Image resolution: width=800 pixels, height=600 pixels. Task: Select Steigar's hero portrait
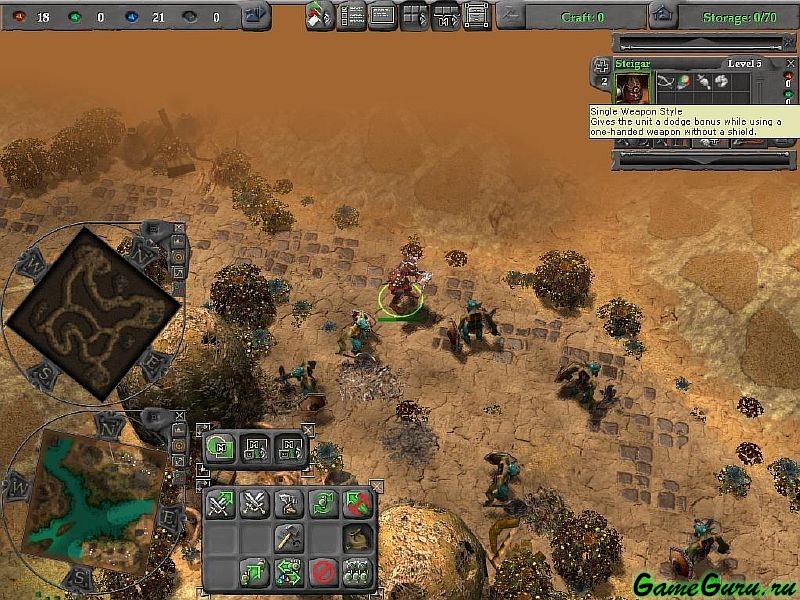[633, 86]
